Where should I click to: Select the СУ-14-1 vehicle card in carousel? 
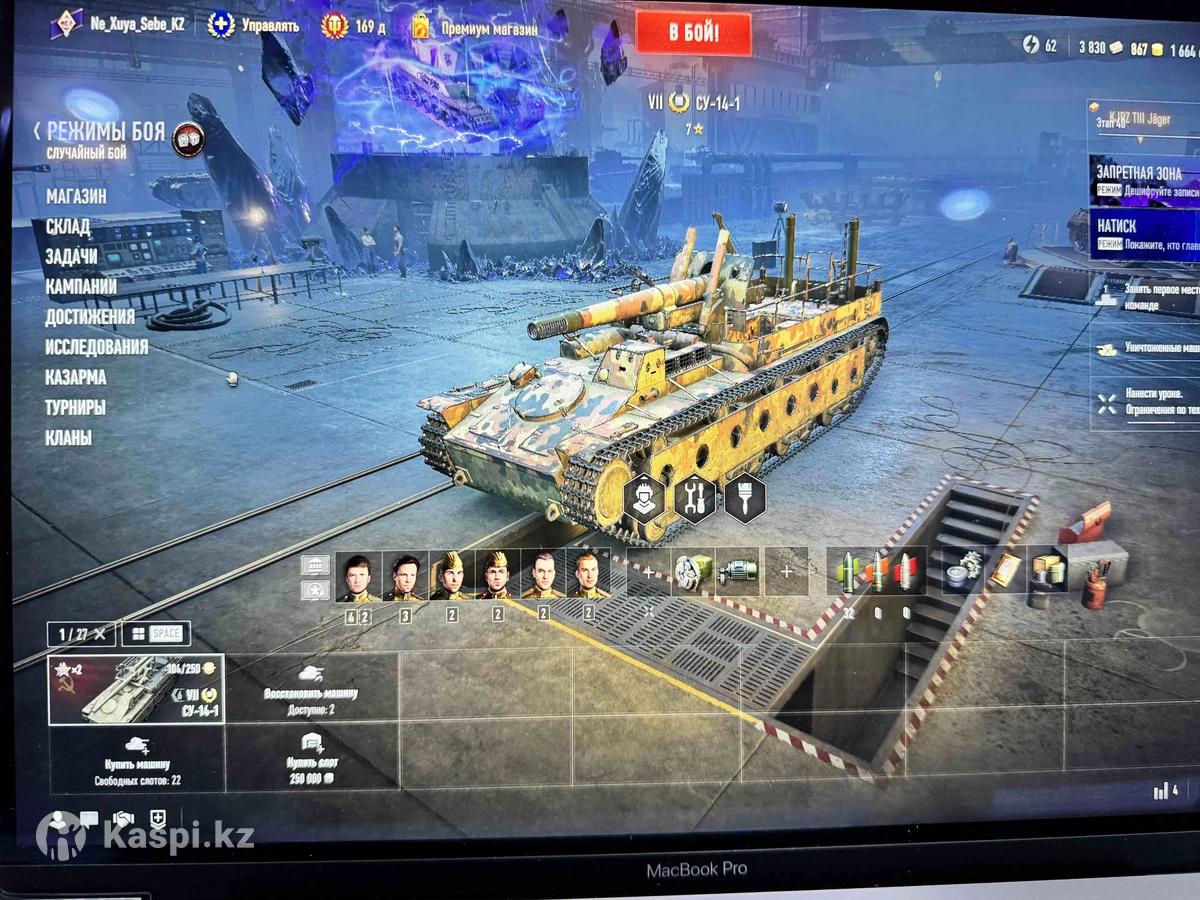click(x=136, y=689)
